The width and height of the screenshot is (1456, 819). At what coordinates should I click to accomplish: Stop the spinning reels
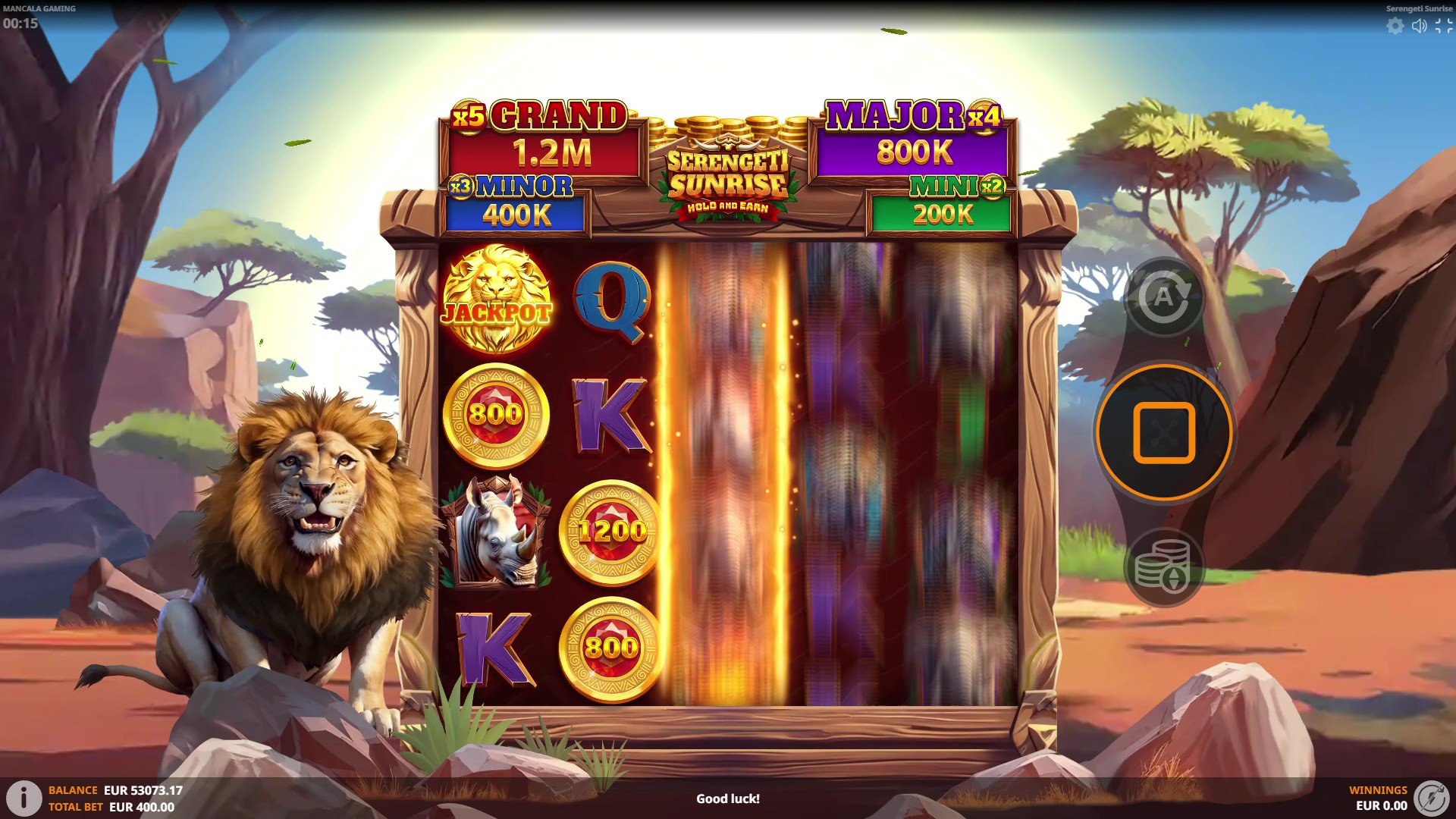(1164, 432)
